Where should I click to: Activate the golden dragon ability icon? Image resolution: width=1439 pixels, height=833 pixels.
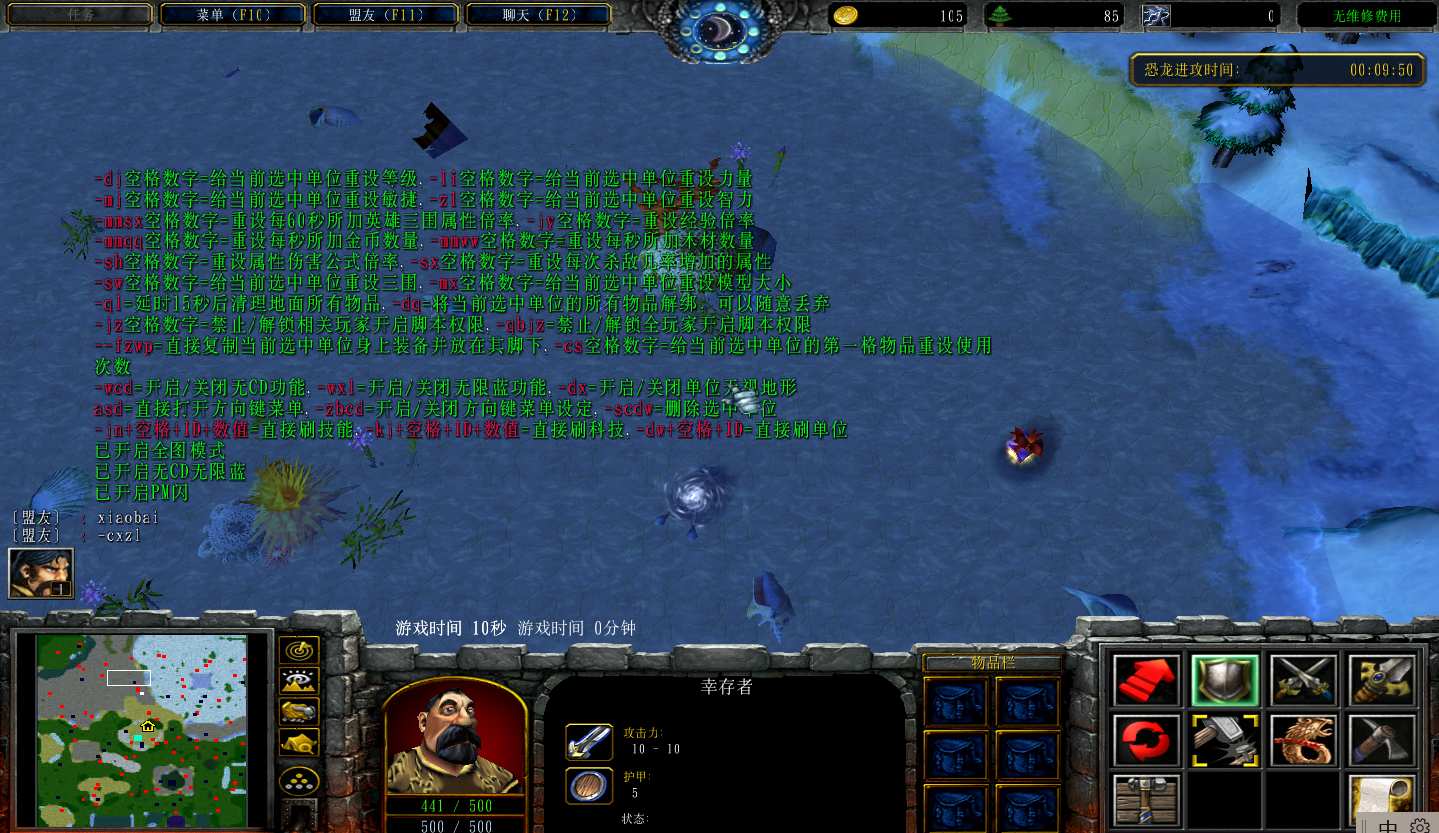(1304, 740)
